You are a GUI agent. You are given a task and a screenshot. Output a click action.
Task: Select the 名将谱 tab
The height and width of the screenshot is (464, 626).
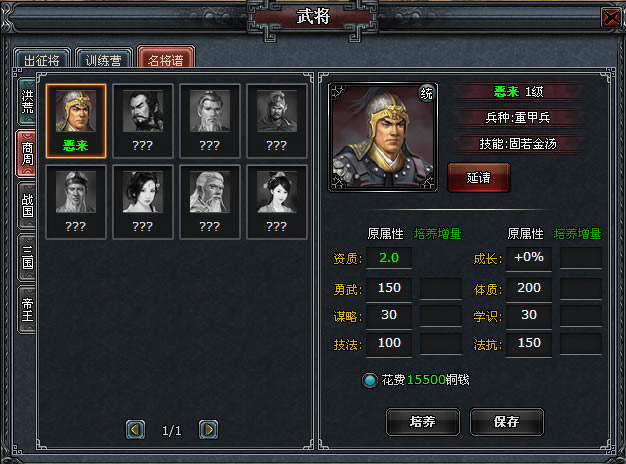pyautogui.click(x=166, y=60)
